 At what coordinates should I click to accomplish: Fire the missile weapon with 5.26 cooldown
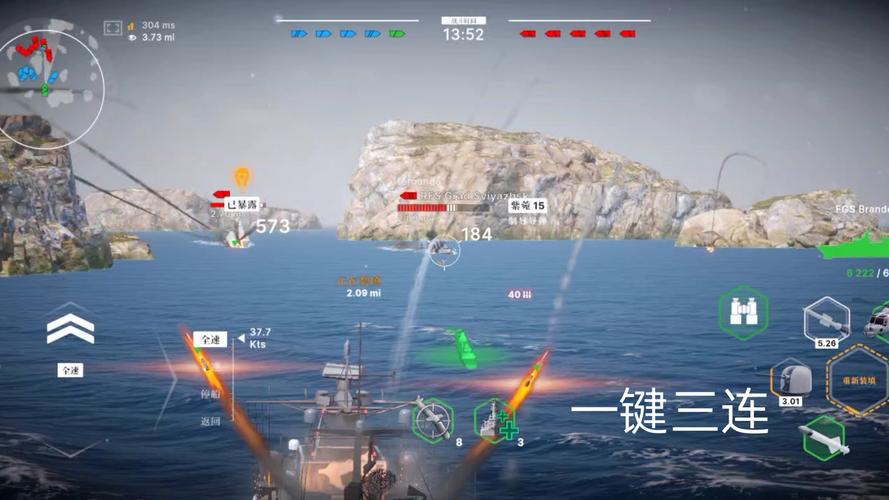(x=826, y=320)
